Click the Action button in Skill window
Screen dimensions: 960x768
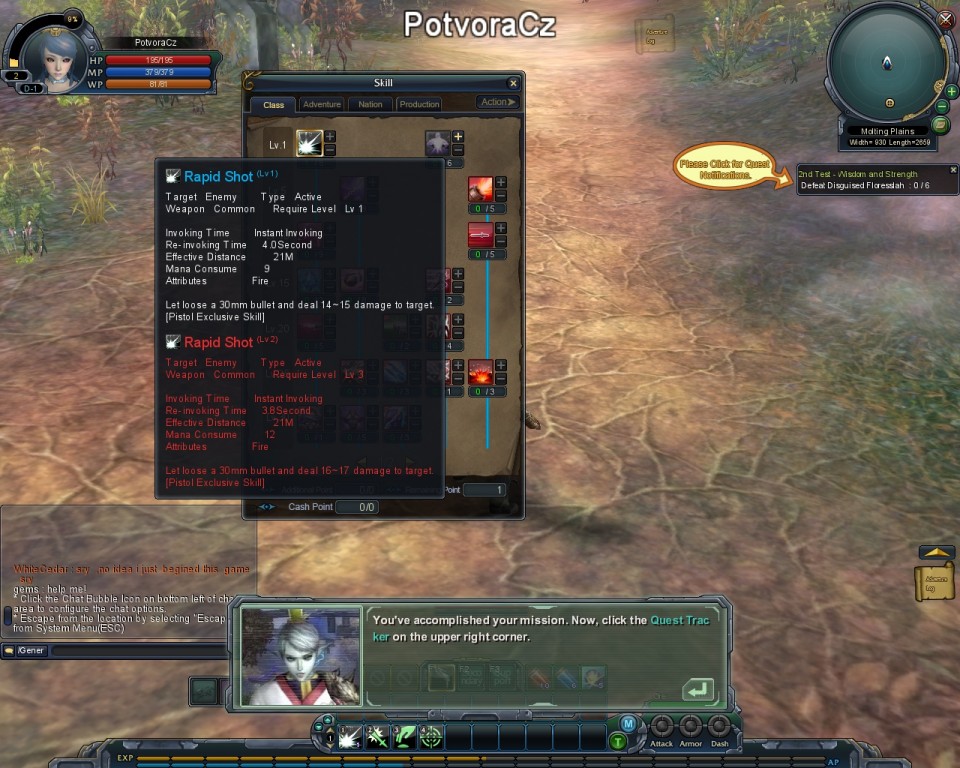497,102
